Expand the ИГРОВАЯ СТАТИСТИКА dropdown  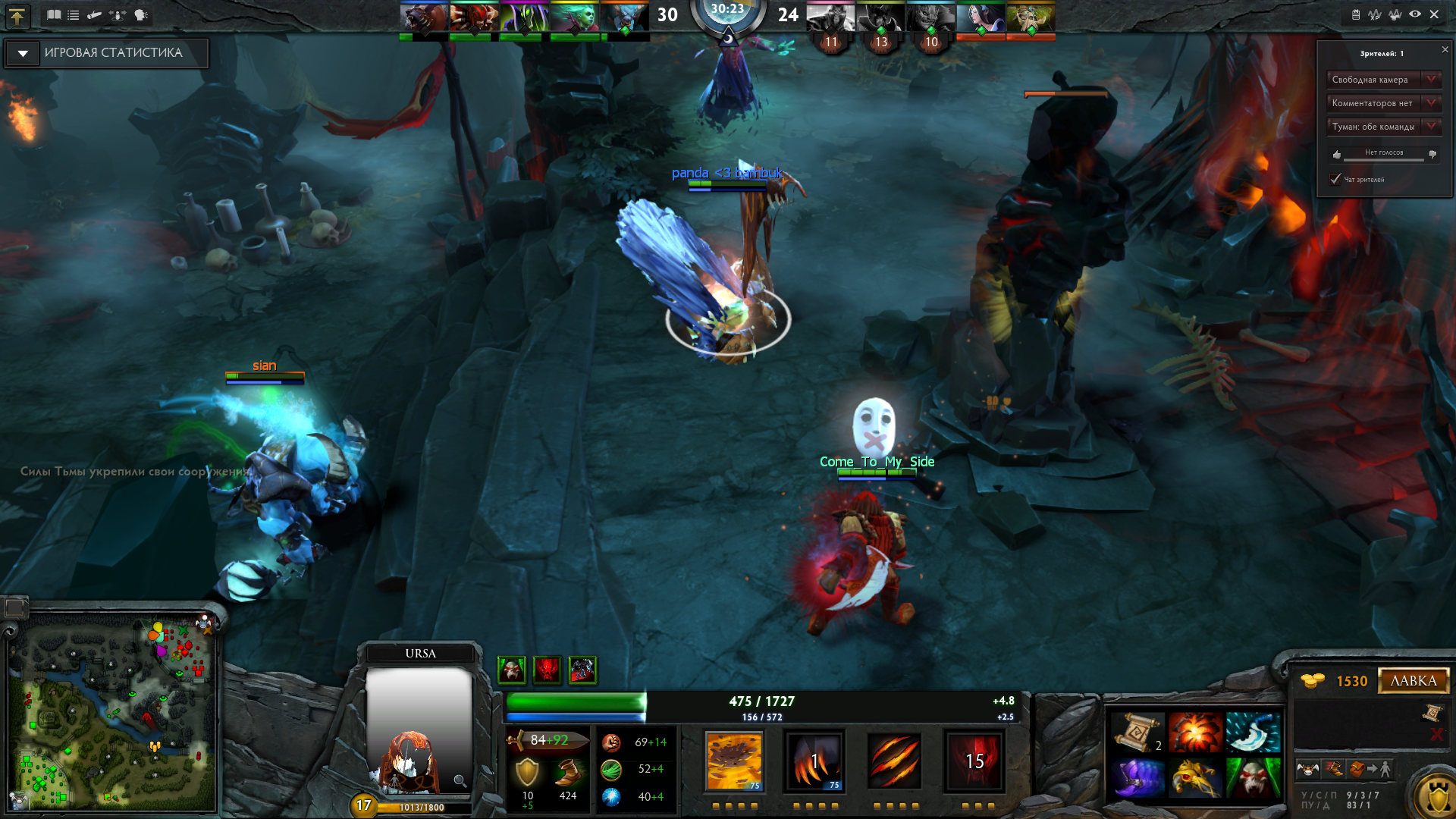(23, 53)
